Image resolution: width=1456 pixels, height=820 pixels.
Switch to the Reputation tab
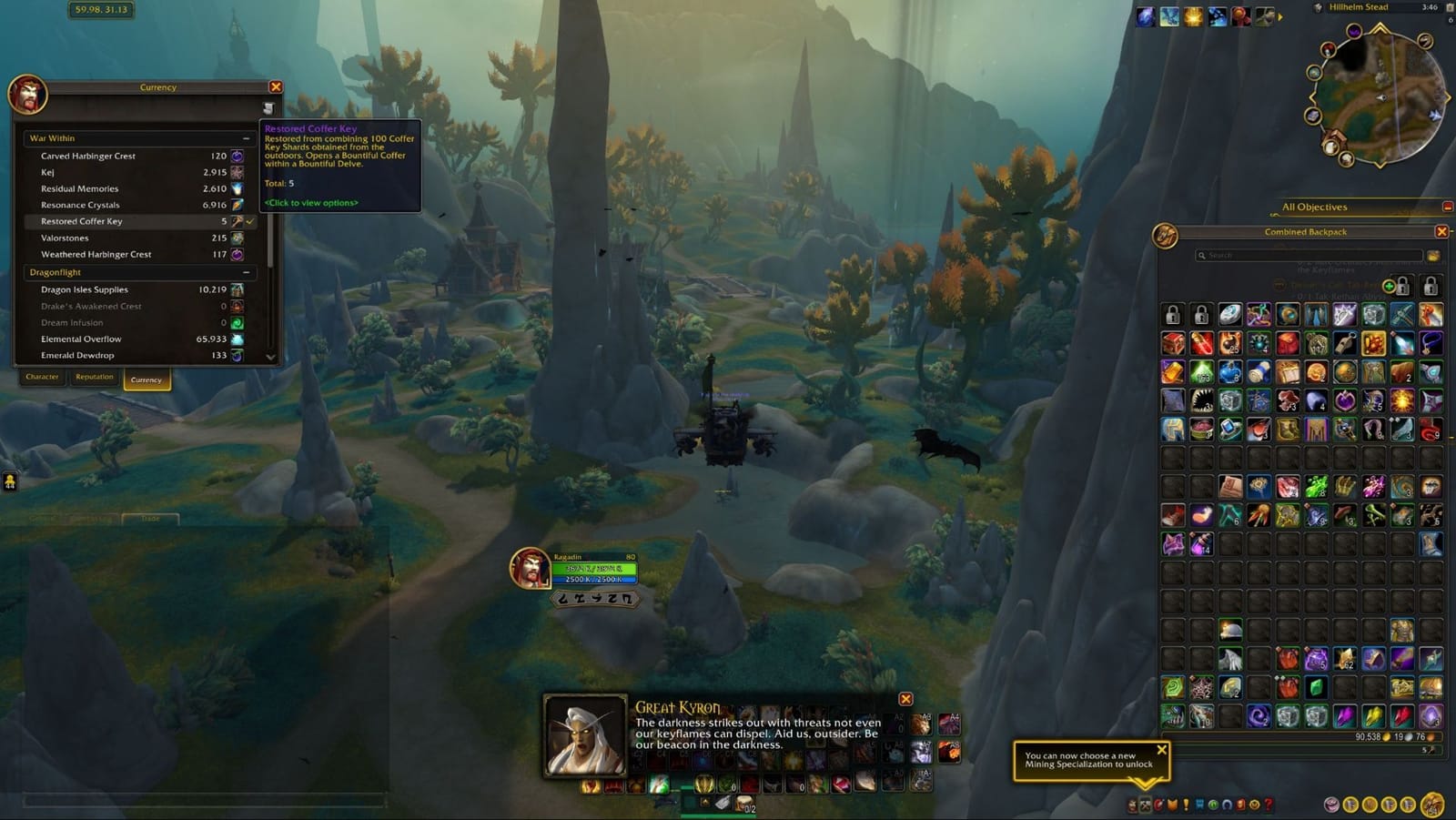95,377
